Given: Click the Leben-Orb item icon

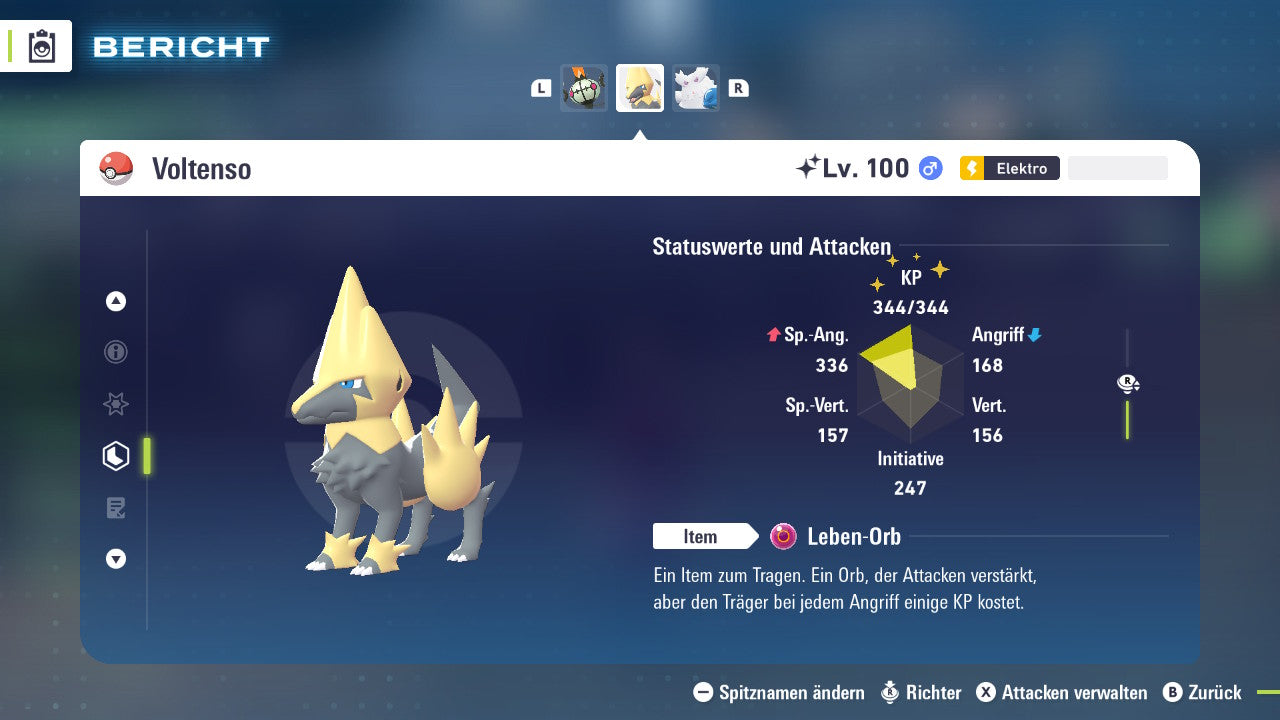Looking at the screenshot, I should [x=784, y=536].
